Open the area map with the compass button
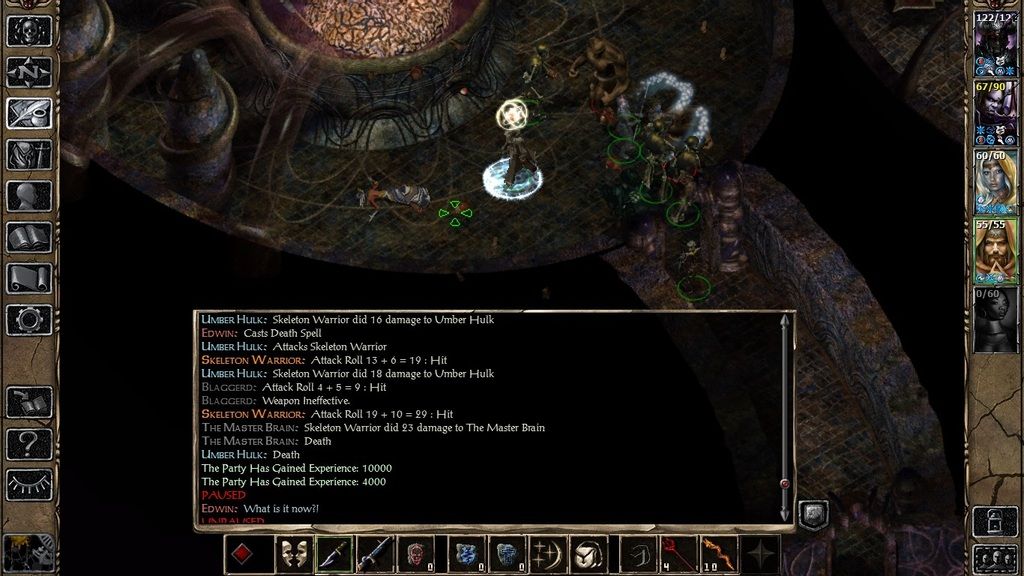This screenshot has width=1024, height=576. 29,72
